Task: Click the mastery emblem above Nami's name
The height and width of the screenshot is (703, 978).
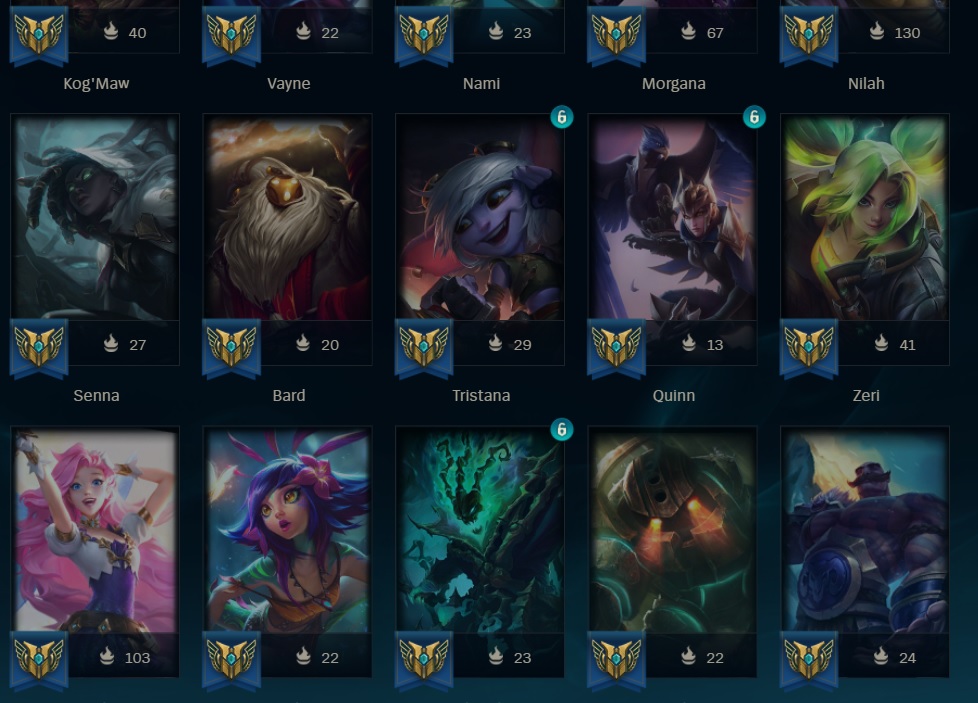Action: [x=424, y=33]
